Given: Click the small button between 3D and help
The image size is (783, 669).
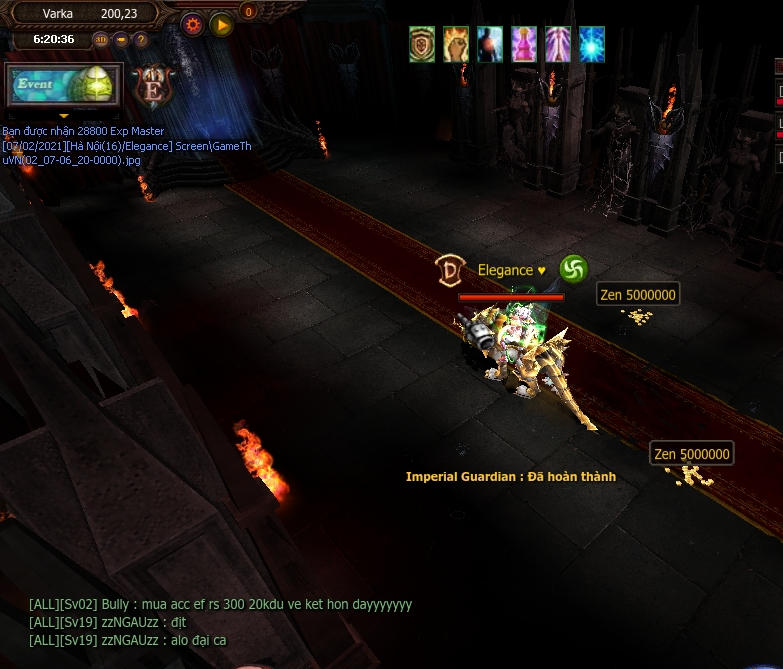Looking at the screenshot, I should click(121, 40).
